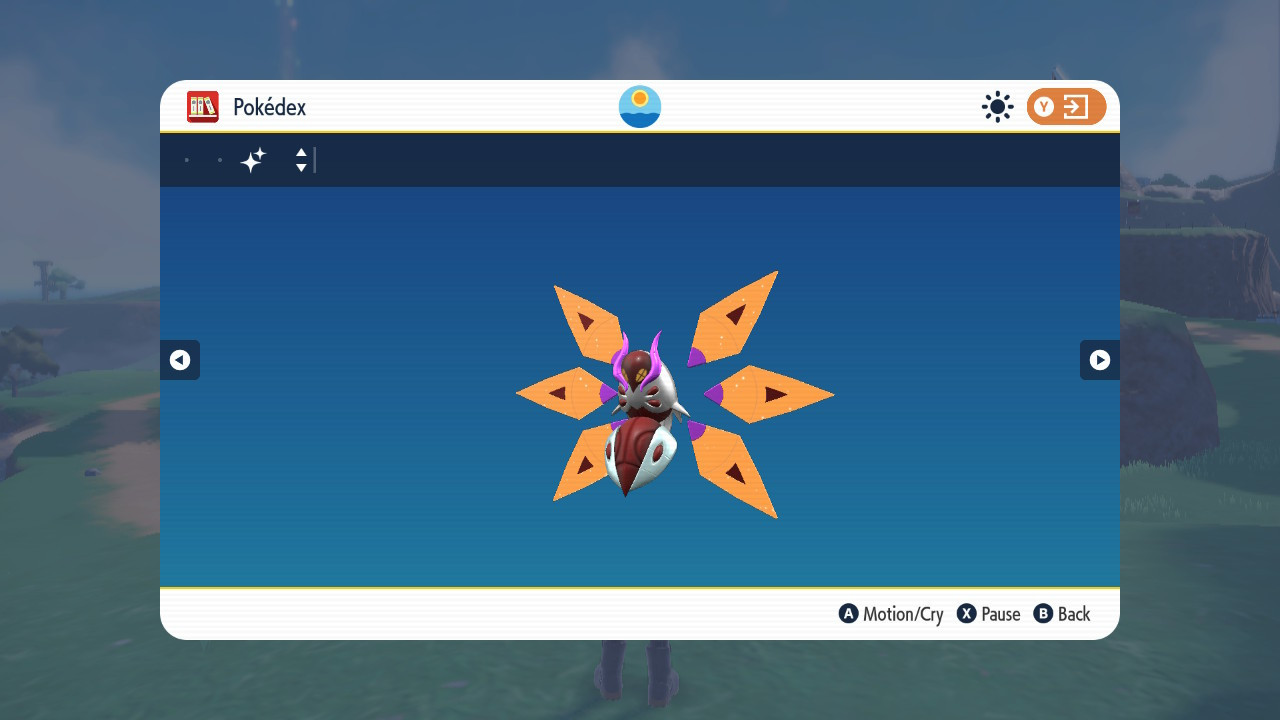Screen dimensions: 1280x720
Task: Click the vertical cursor line after the arrows
Action: (315, 160)
